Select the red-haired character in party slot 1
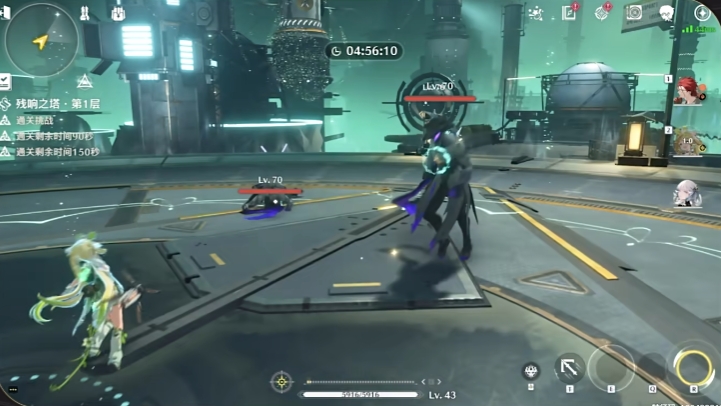The width and height of the screenshot is (721, 406). tap(688, 91)
